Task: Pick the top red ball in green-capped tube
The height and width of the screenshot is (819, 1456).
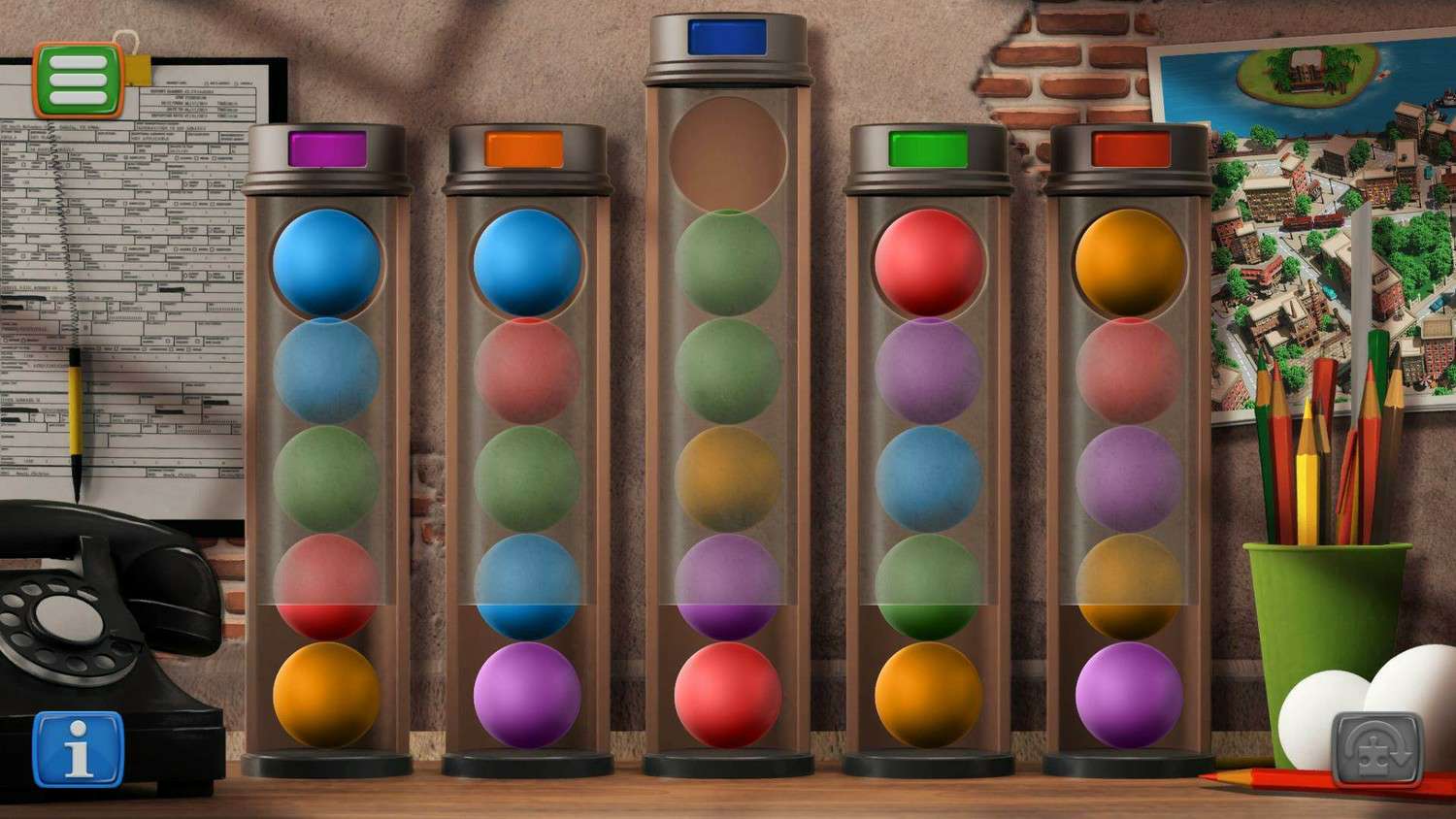Action: point(928,263)
